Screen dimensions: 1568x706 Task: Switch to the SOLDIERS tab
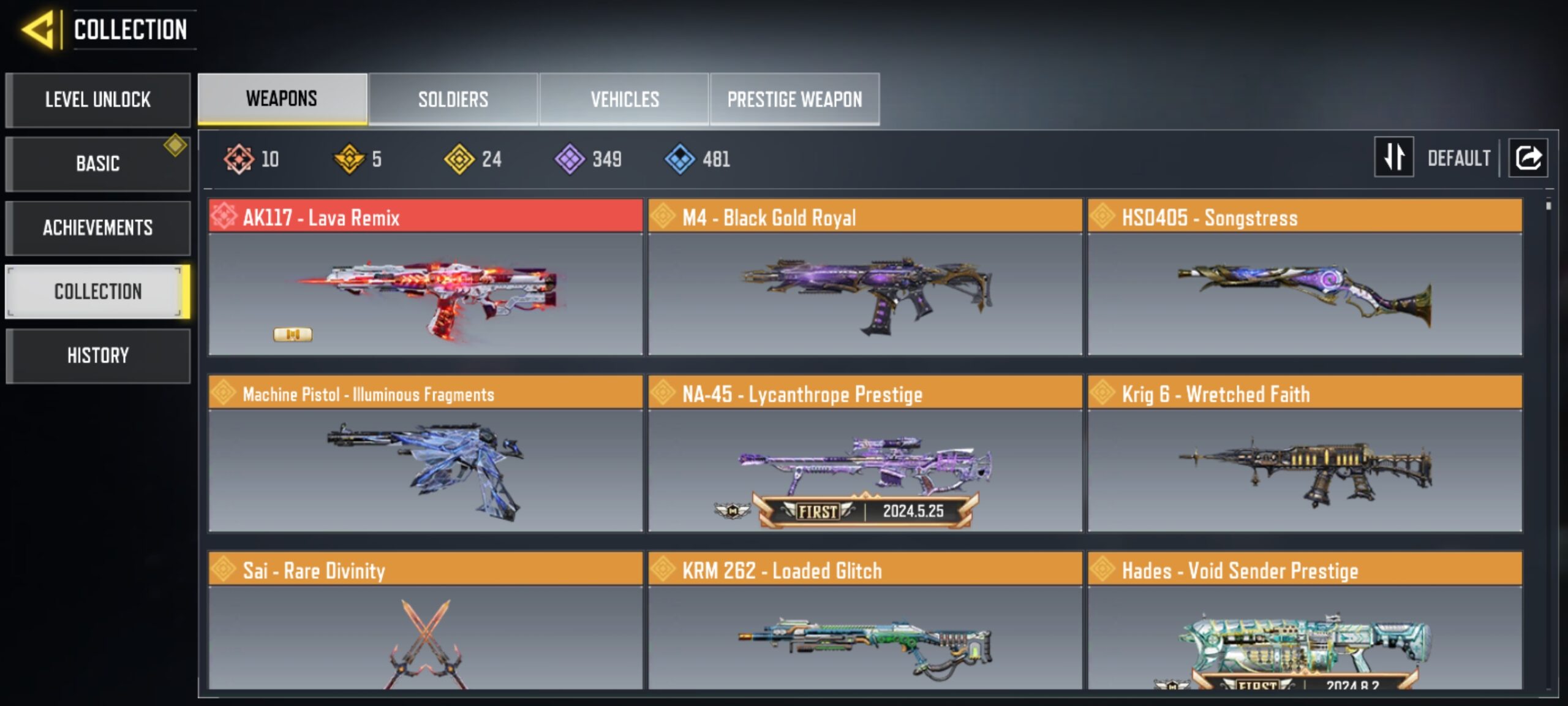453,99
